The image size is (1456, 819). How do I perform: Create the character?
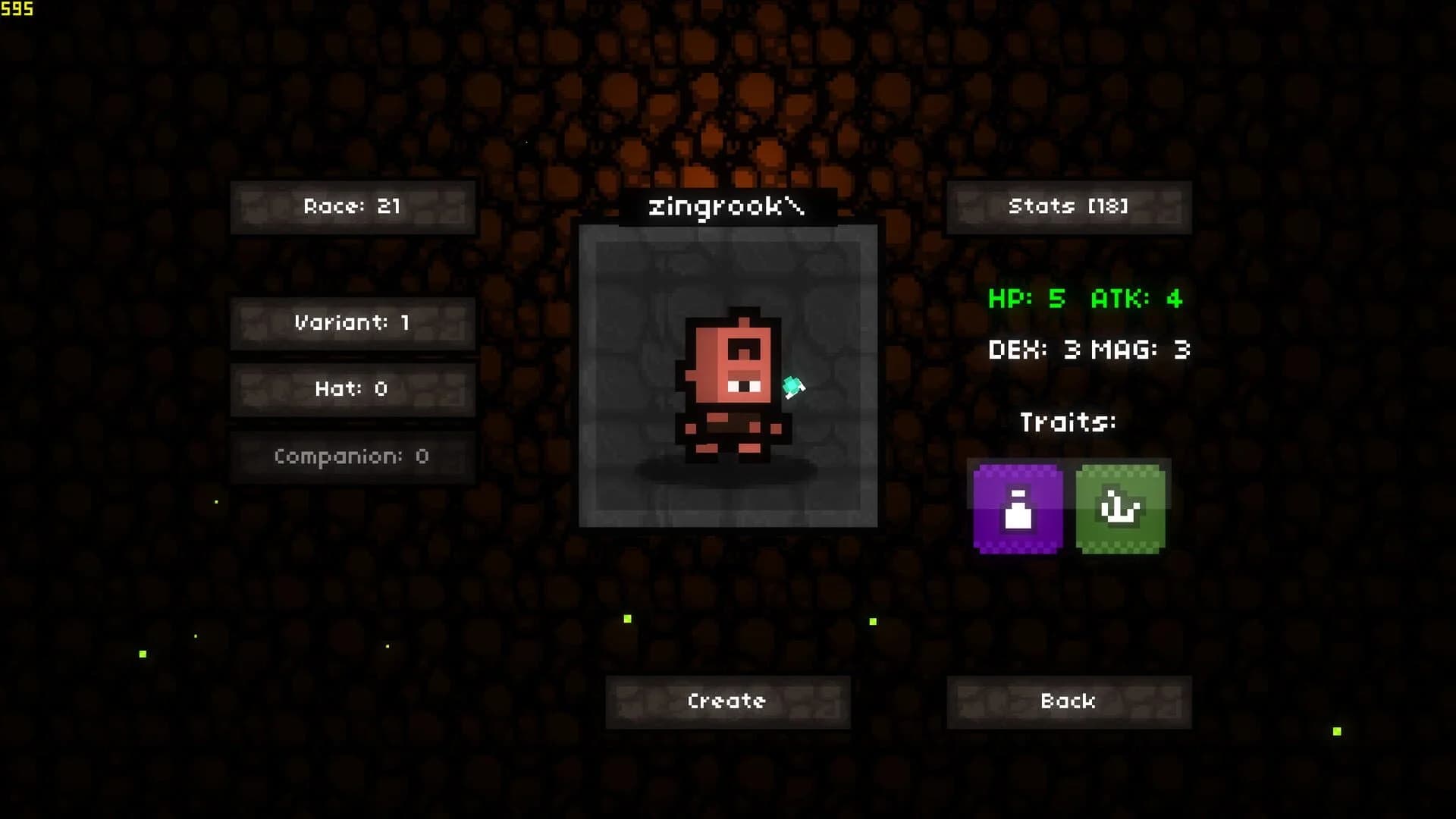tap(727, 701)
